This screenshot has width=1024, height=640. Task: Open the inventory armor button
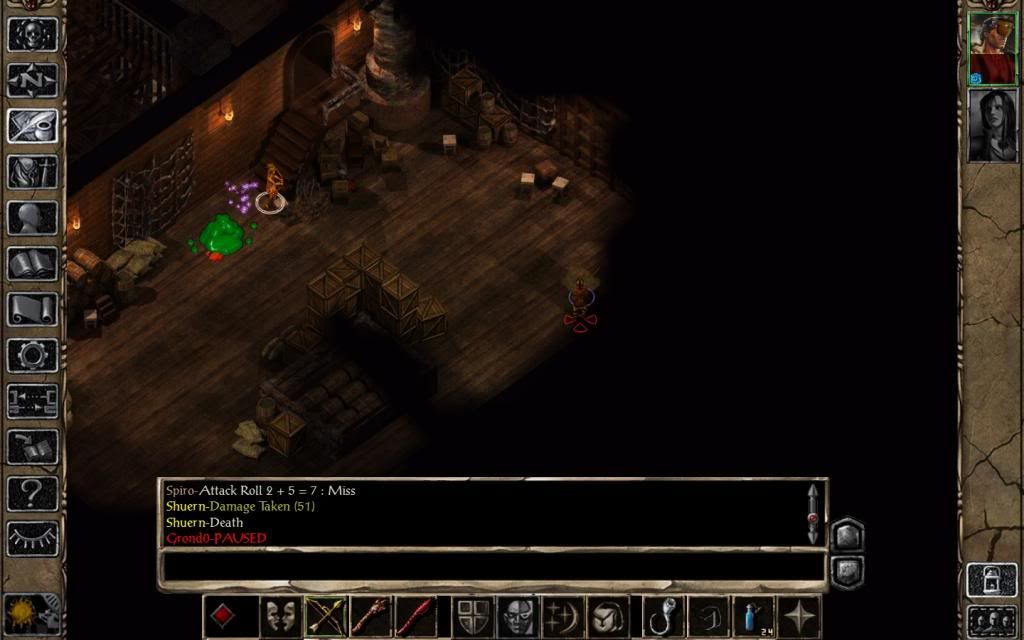32,172
